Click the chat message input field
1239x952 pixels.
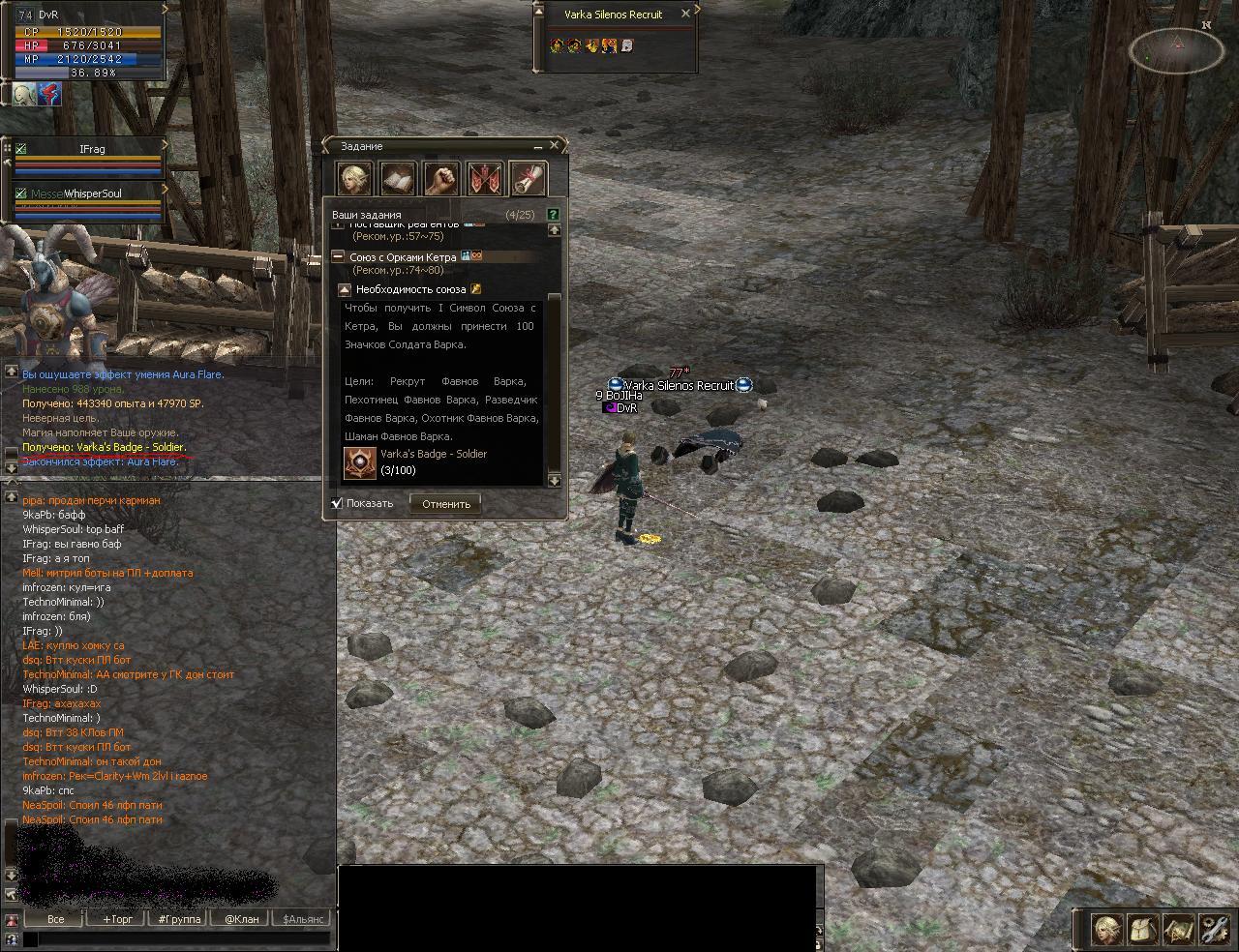(x=174, y=938)
